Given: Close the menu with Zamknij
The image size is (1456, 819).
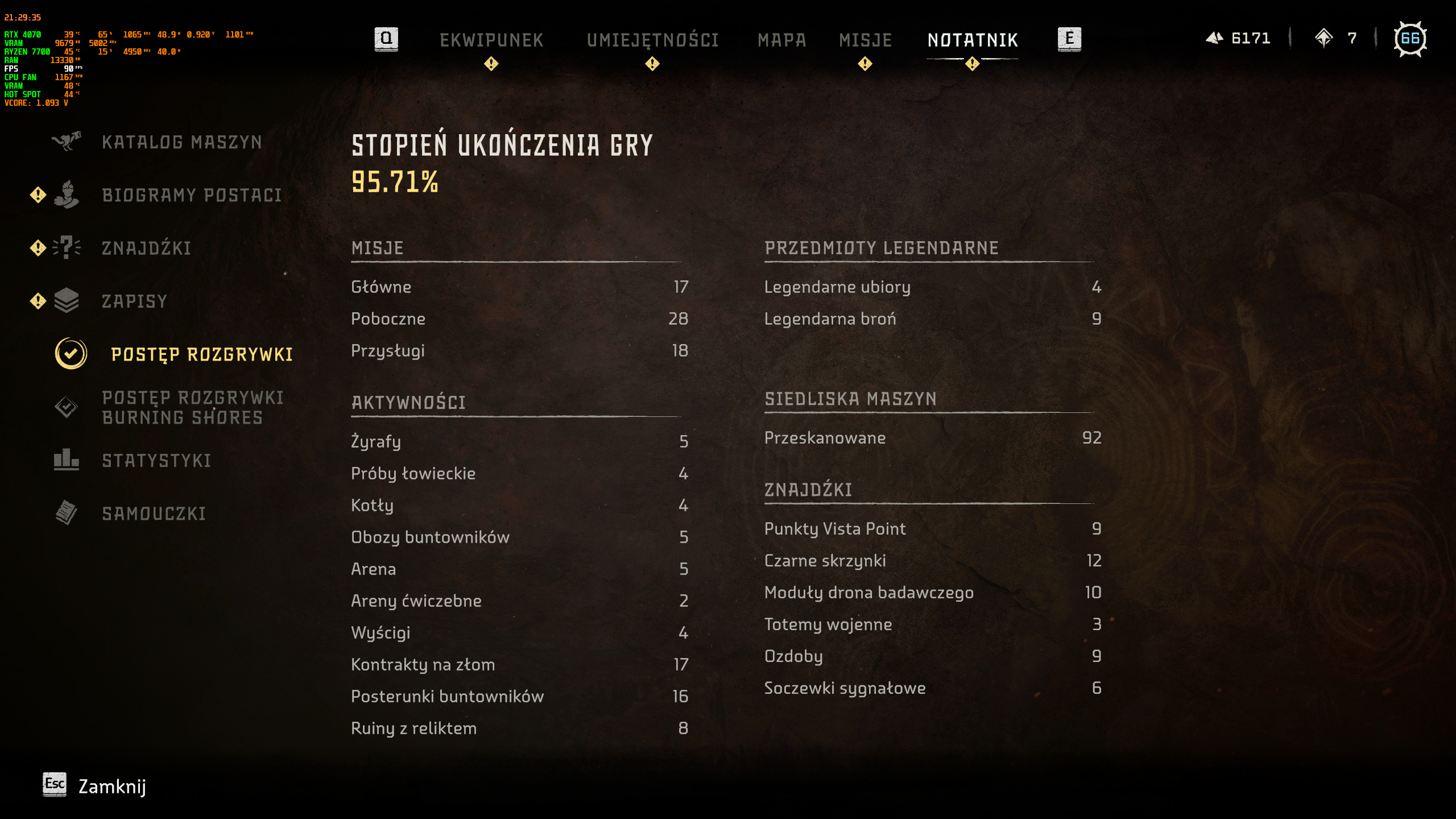Looking at the screenshot, I should (x=111, y=787).
